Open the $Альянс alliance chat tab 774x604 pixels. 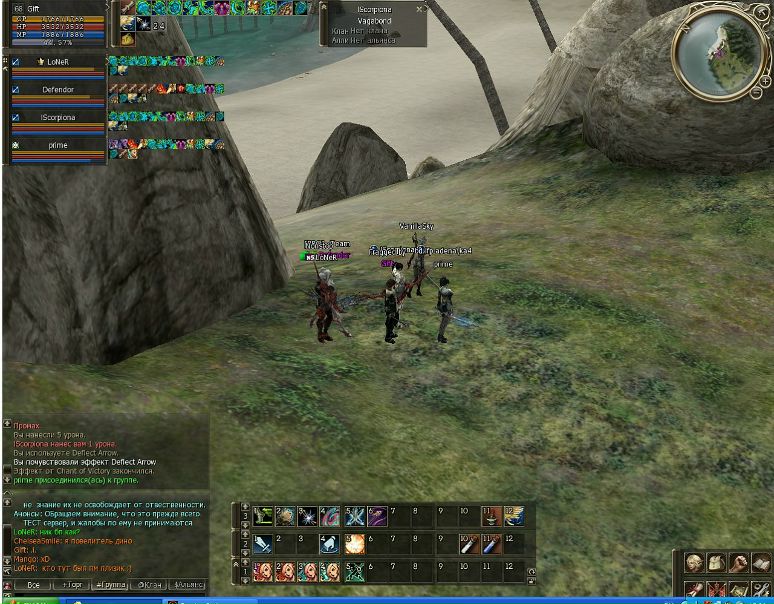coord(189,584)
